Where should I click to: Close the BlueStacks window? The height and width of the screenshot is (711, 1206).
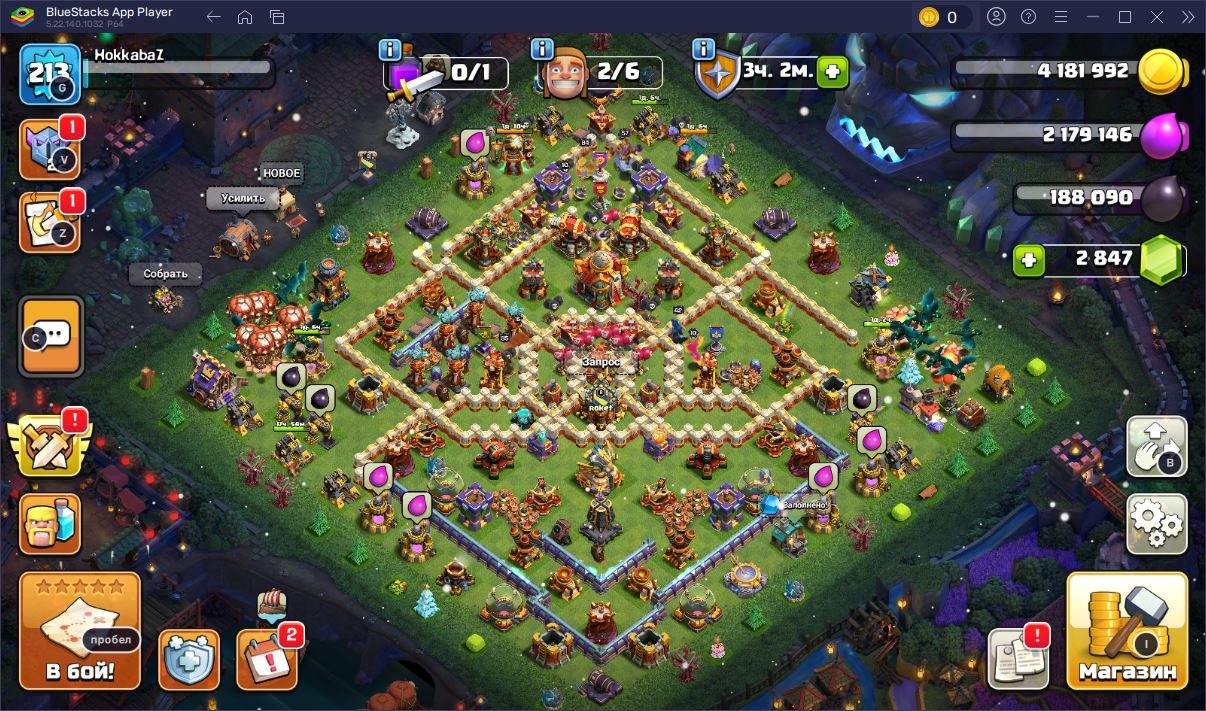[x=1157, y=17]
